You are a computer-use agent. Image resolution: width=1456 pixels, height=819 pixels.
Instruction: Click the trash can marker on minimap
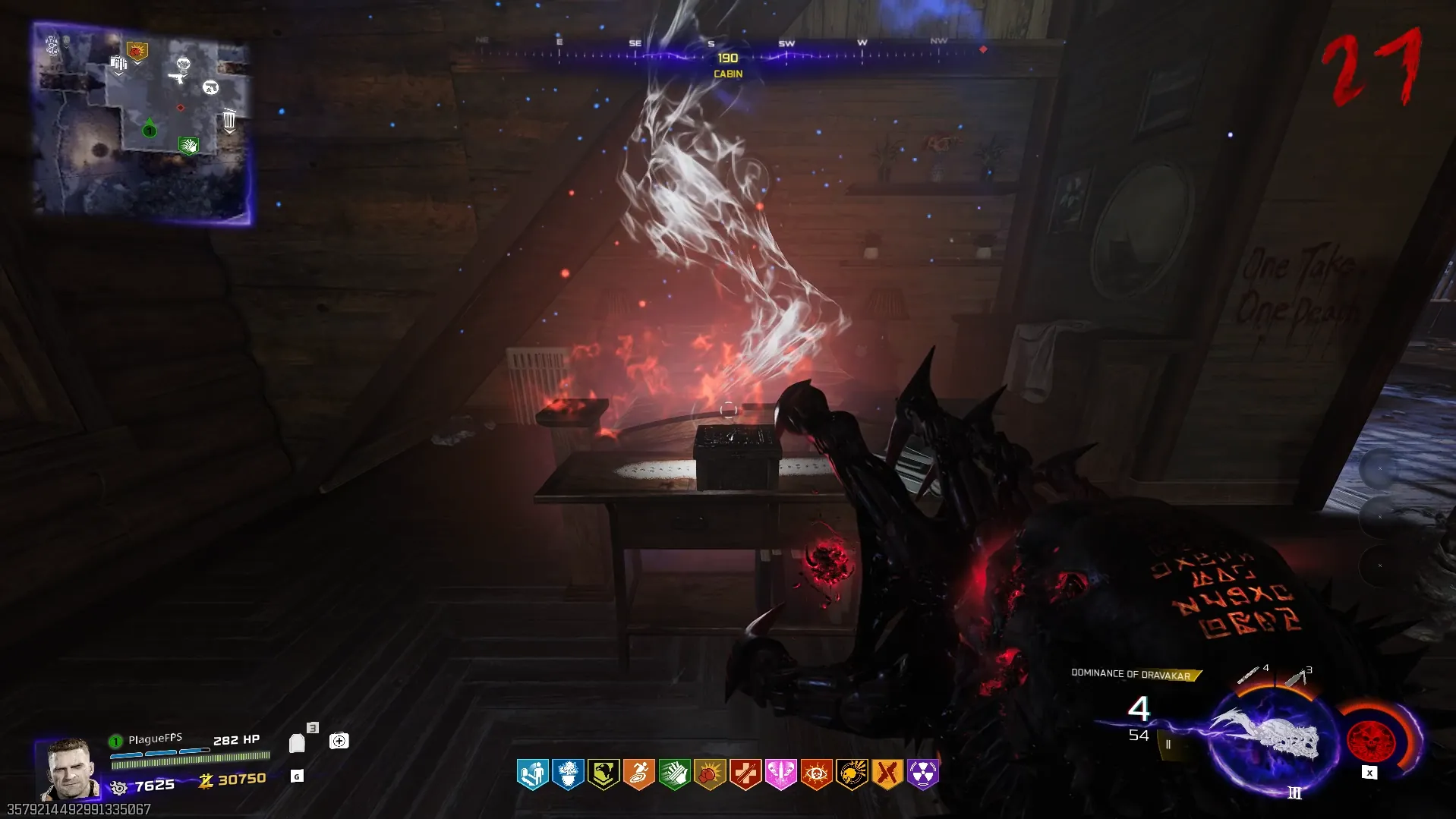point(229,120)
